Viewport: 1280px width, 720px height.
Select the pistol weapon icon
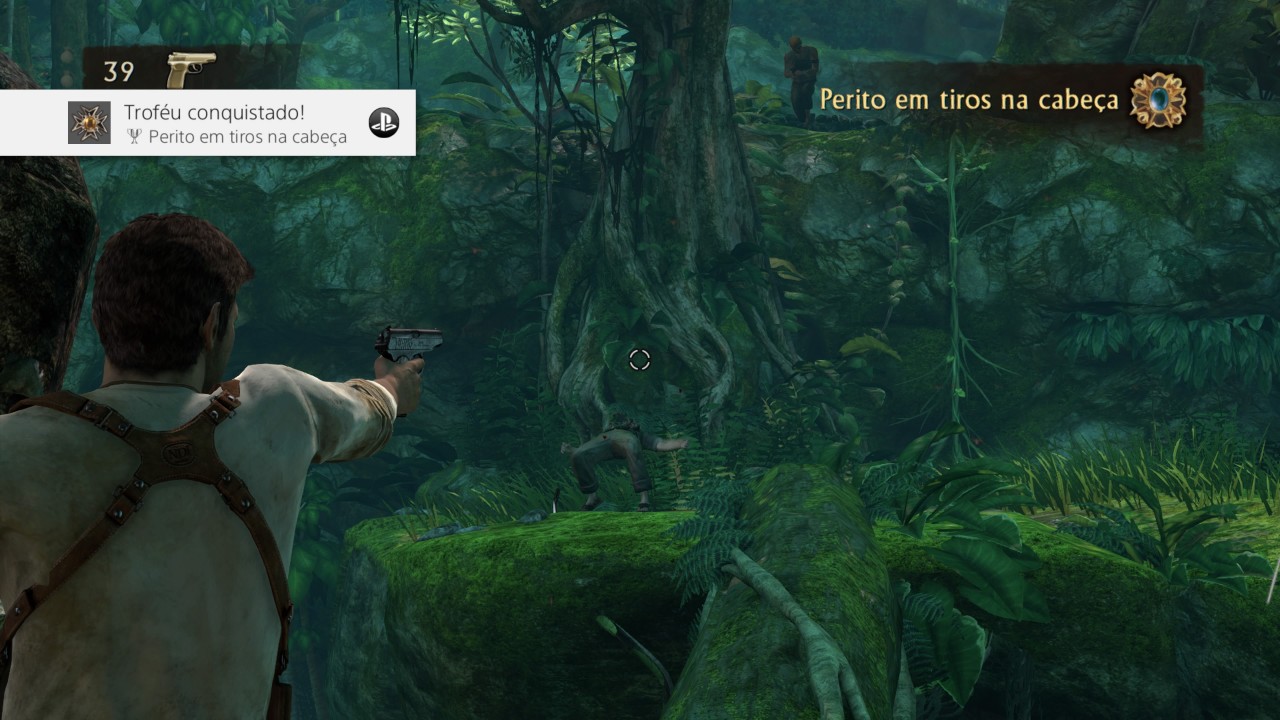(x=191, y=70)
